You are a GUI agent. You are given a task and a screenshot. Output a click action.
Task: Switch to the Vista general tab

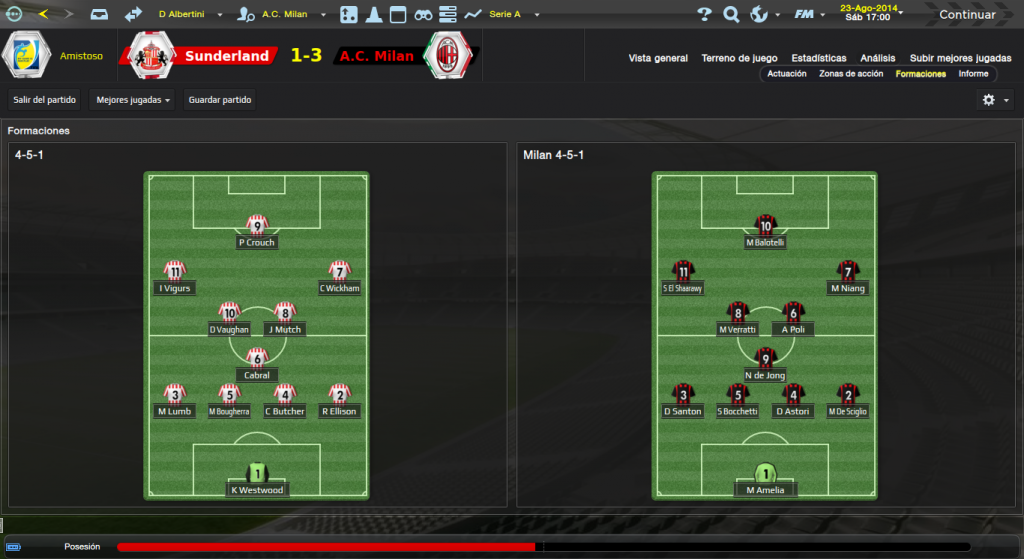point(658,58)
